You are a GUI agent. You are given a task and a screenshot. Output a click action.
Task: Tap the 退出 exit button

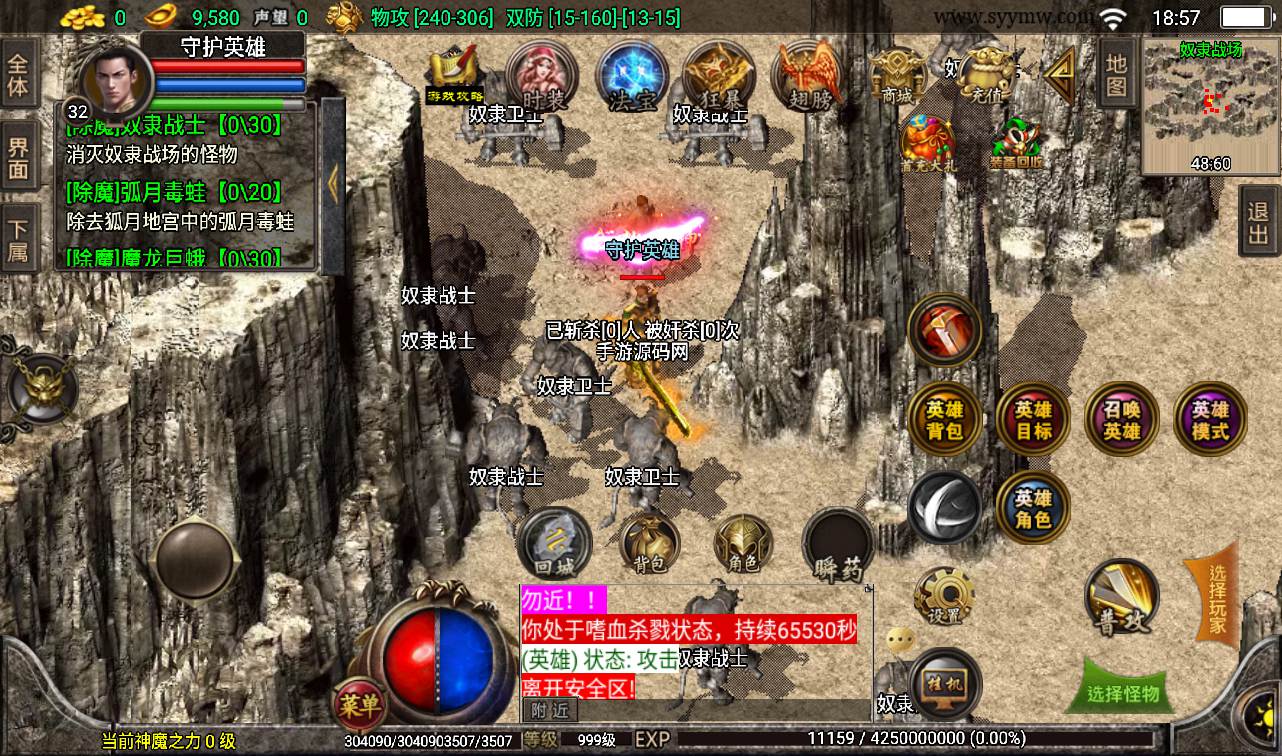(x=1258, y=222)
